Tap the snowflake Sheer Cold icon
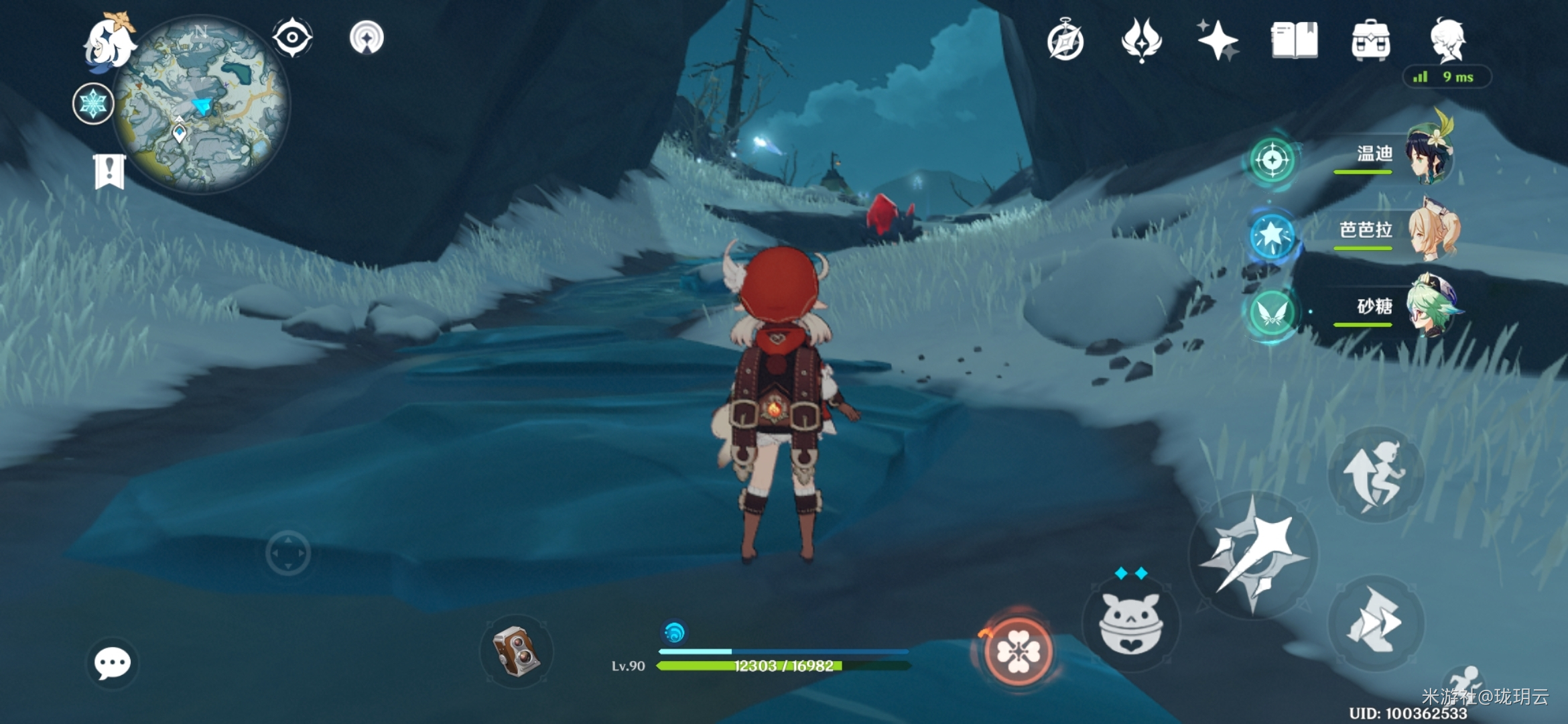Image resolution: width=1568 pixels, height=724 pixels. click(x=93, y=104)
